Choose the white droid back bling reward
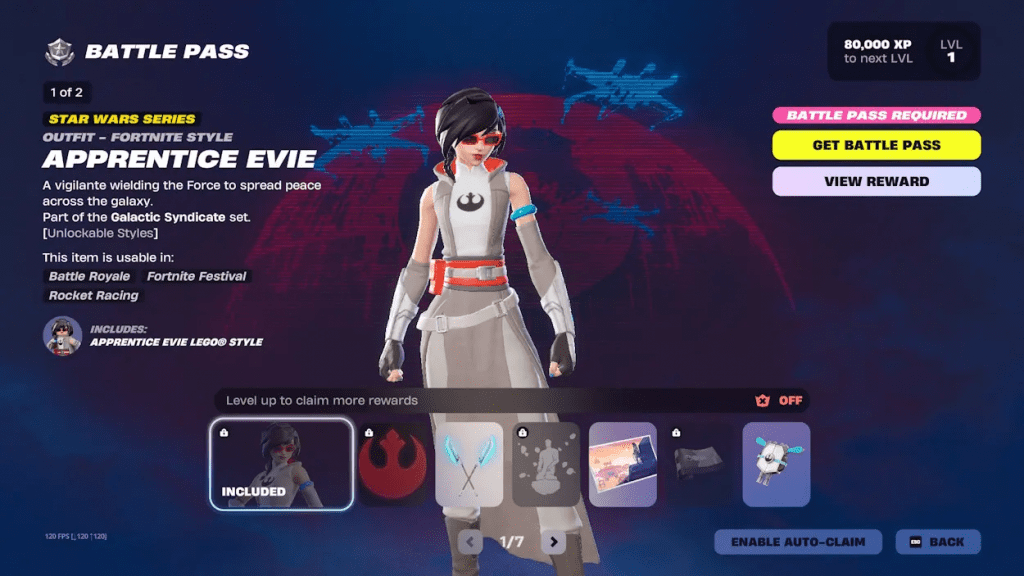This screenshot has width=1024, height=576. click(x=776, y=464)
